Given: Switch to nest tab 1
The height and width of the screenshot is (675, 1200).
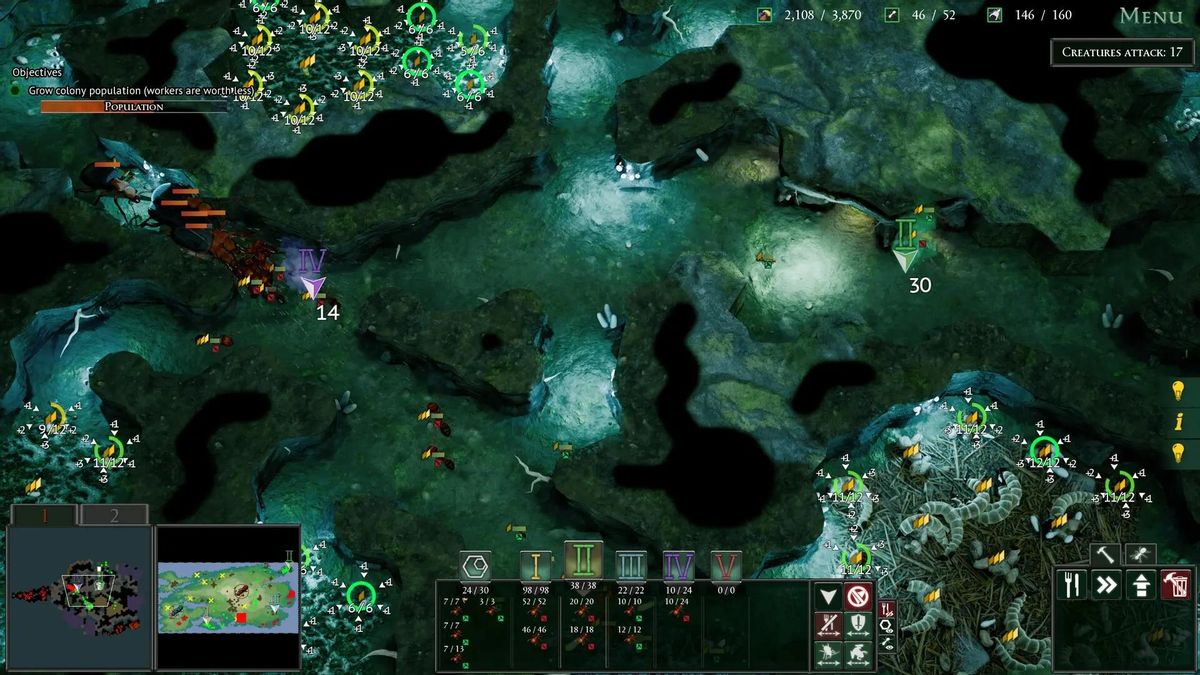Looking at the screenshot, I should 43,515.
